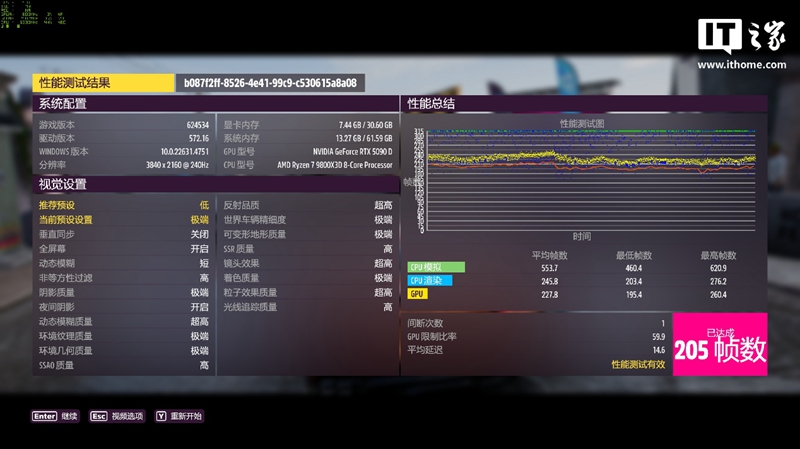Viewport: 800px width, 449px height.
Task: Continue with the 继续 button
Action: click(56, 416)
